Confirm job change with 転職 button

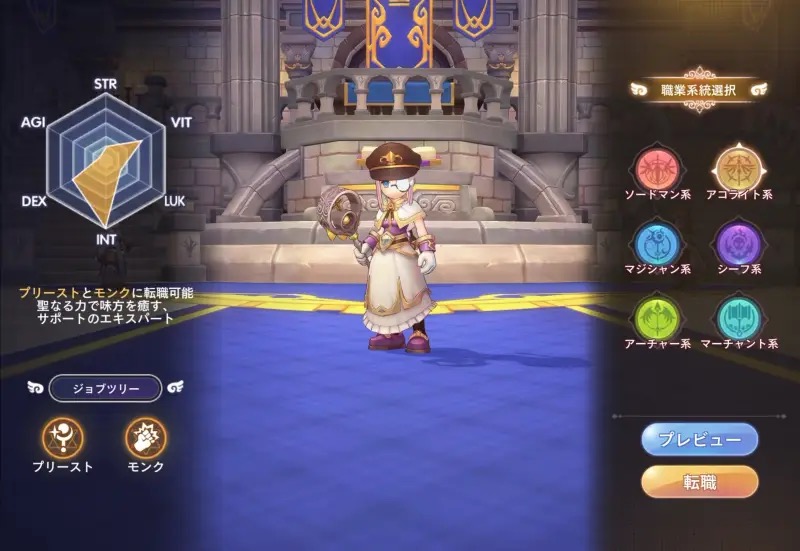[x=700, y=481]
